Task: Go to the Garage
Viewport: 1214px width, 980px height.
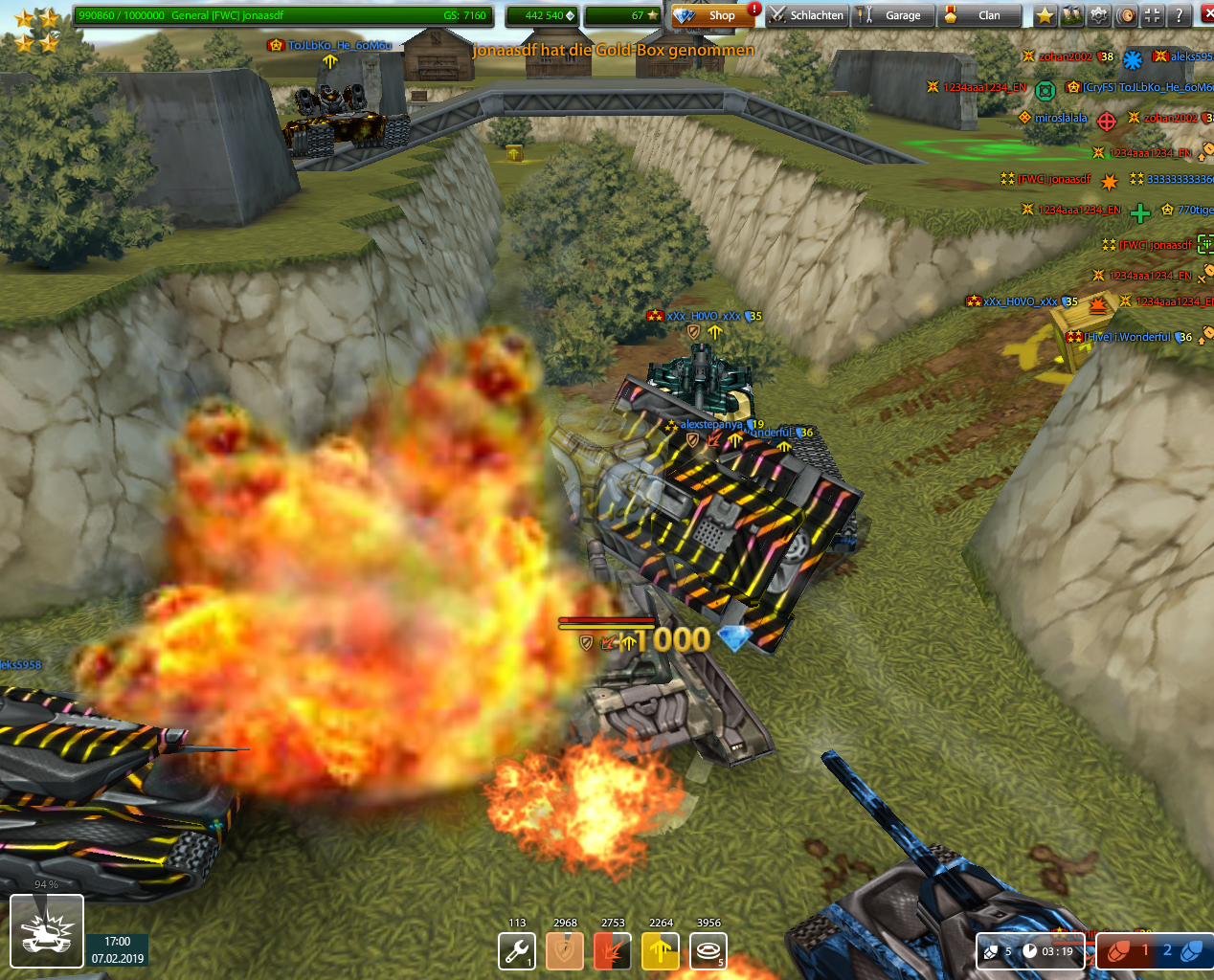Action: coord(892,15)
